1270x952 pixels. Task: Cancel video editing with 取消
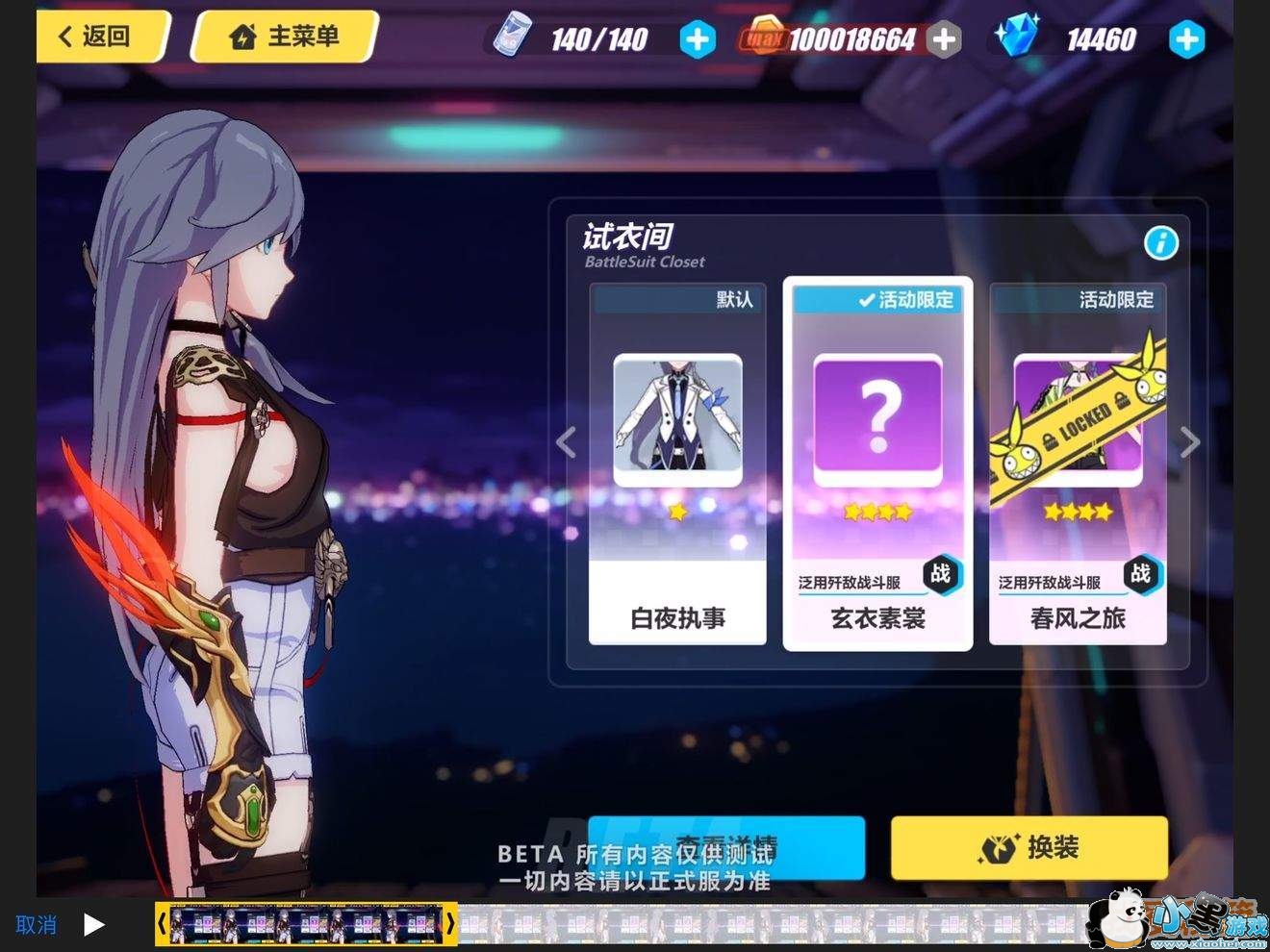point(36,925)
